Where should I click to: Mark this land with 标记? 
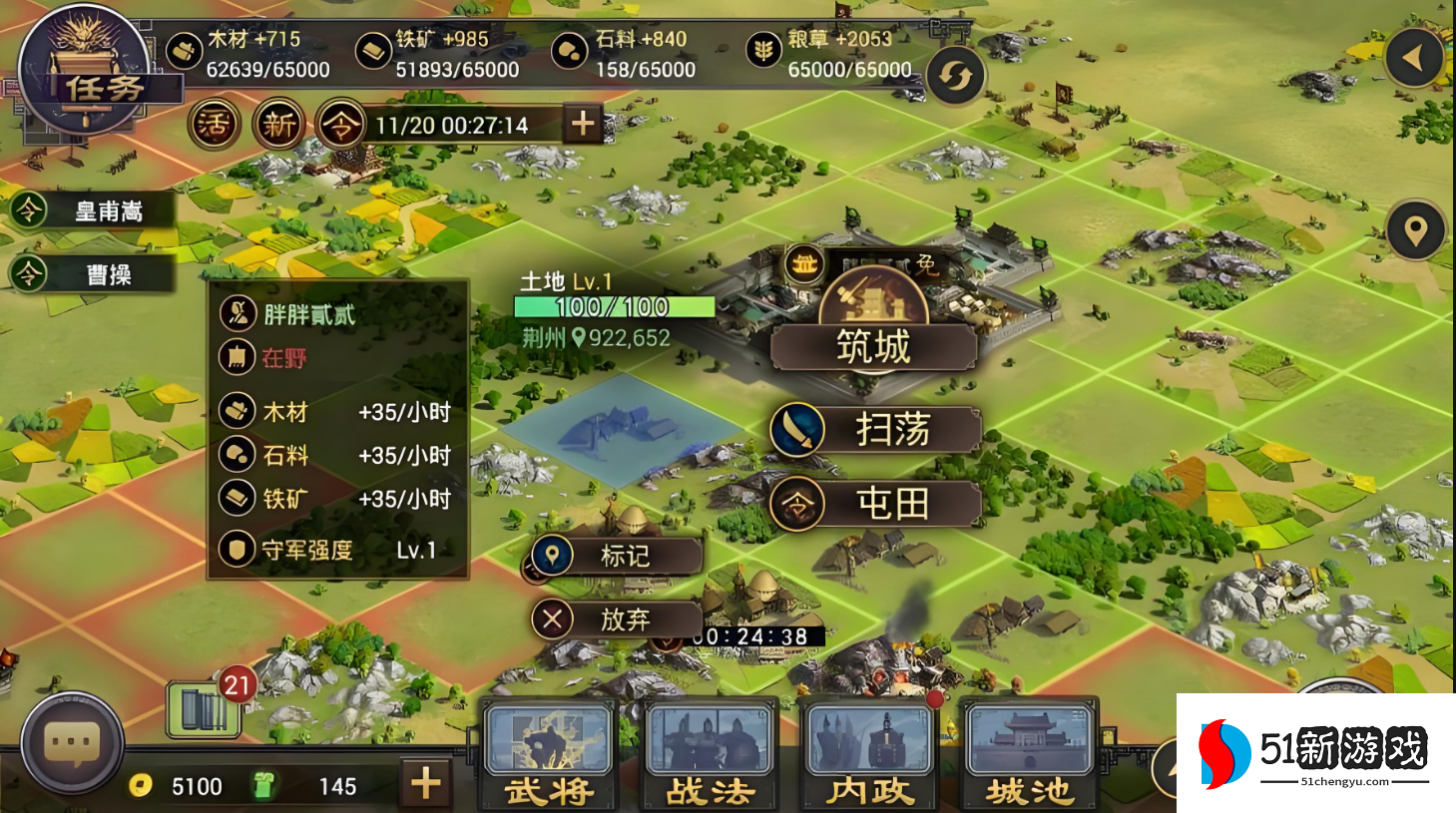tap(616, 556)
